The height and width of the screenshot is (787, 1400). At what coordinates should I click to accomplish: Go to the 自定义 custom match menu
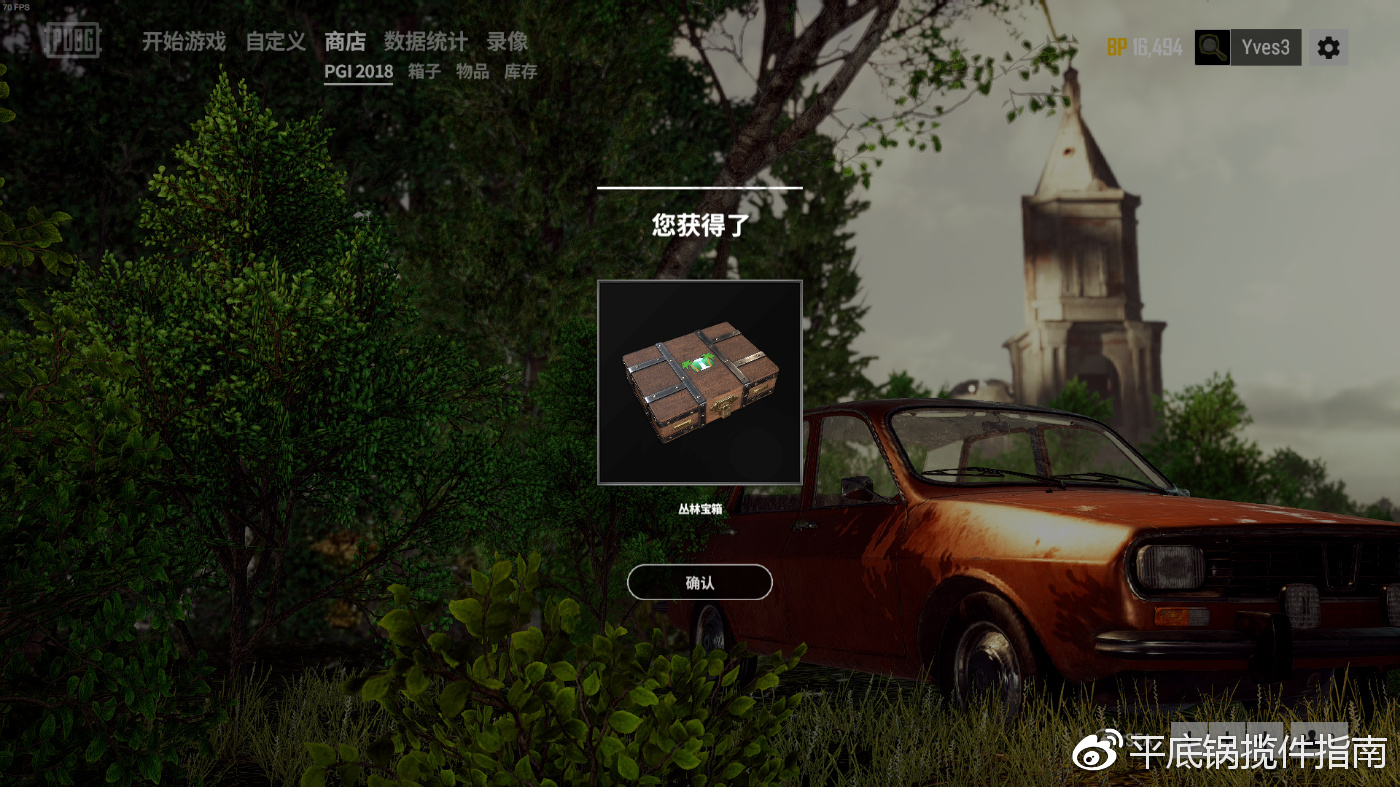click(275, 42)
